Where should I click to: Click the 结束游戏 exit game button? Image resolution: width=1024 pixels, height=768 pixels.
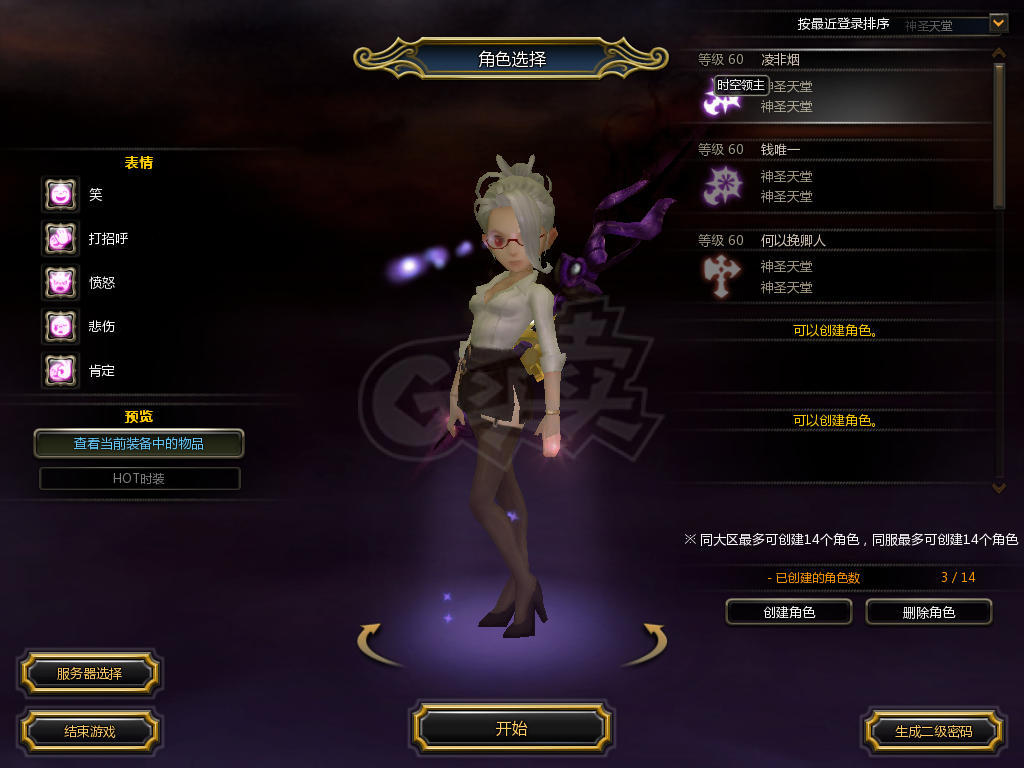(89, 731)
